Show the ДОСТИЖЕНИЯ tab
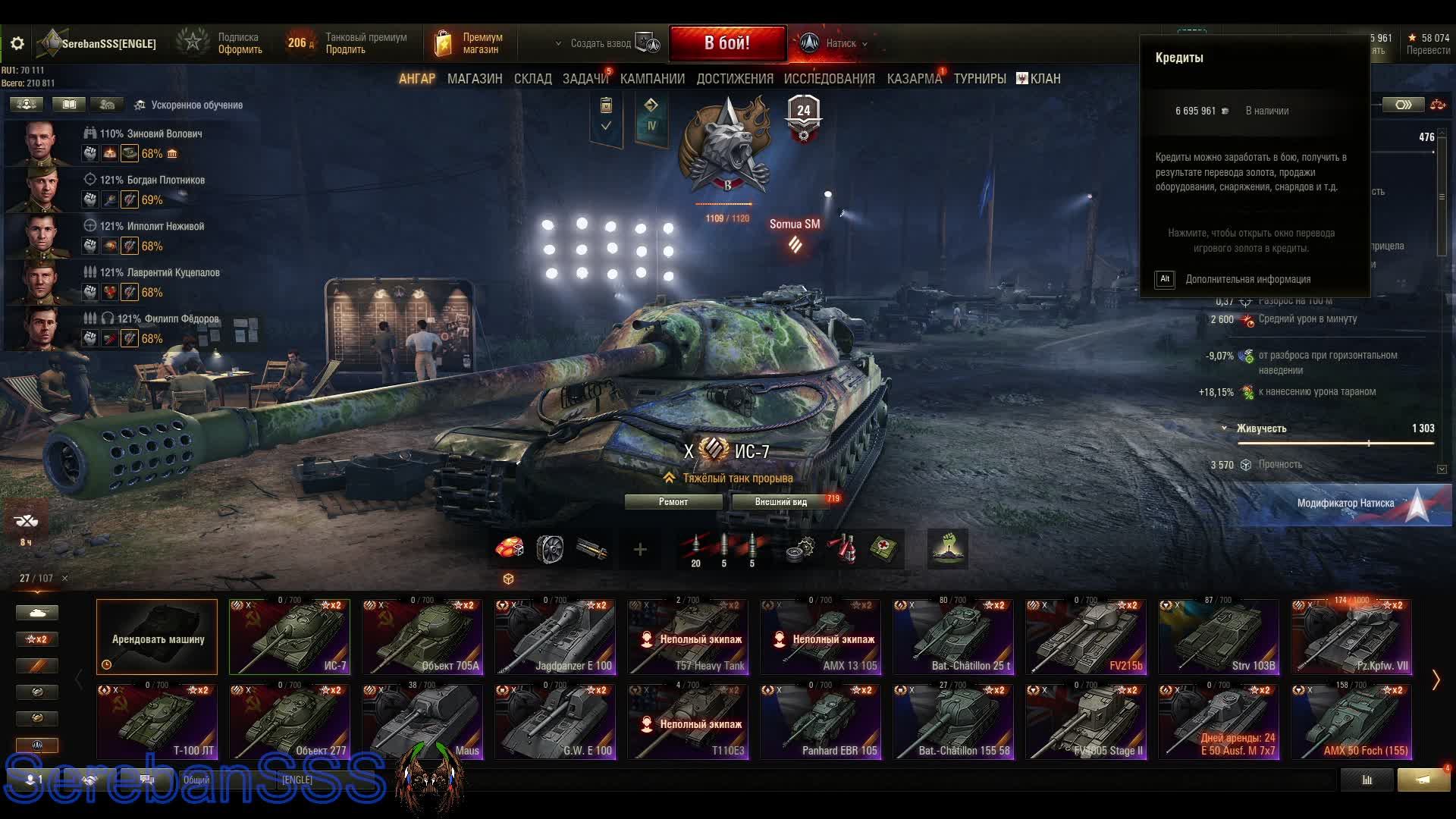The image size is (1456, 819). tap(734, 79)
